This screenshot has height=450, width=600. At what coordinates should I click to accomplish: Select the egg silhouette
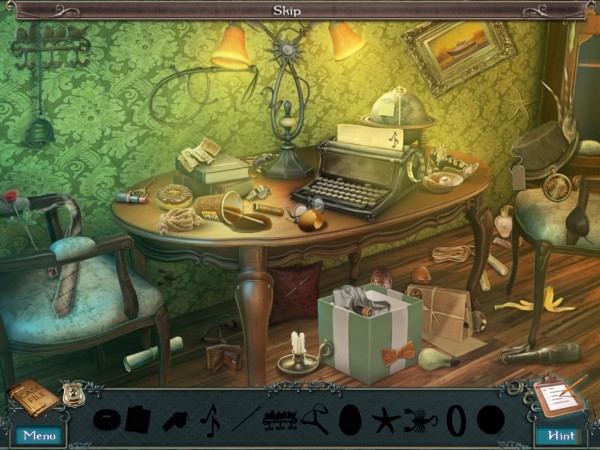click(x=351, y=419)
